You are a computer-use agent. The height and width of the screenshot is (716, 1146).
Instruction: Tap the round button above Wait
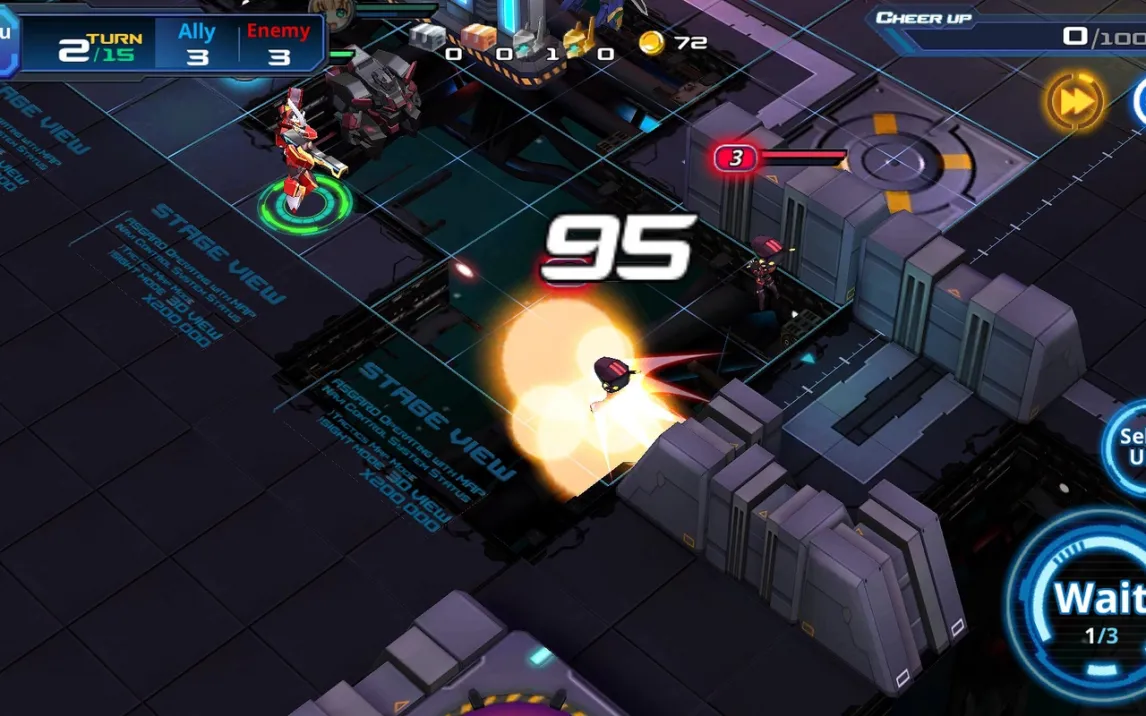[1128, 446]
